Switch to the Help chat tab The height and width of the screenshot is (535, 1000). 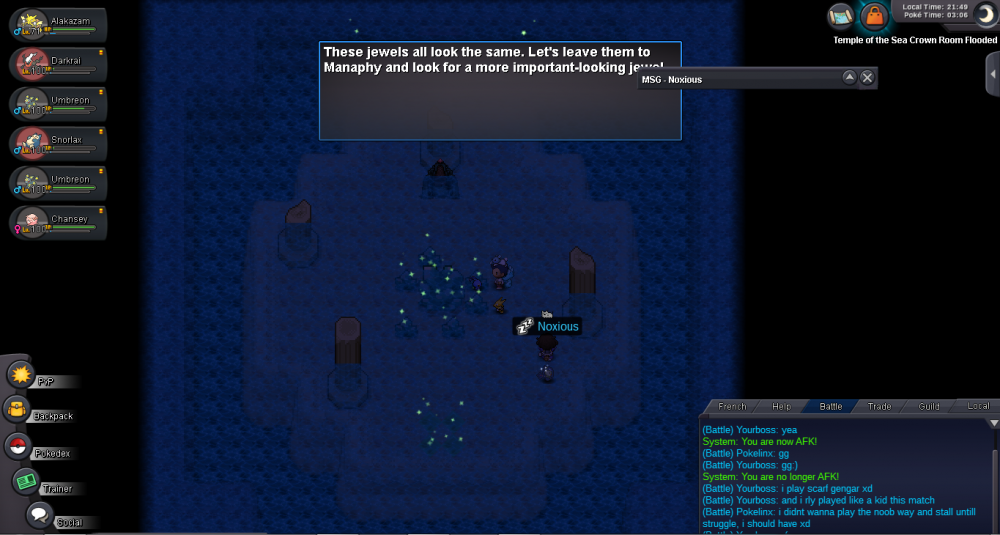(x=781, y=406)
